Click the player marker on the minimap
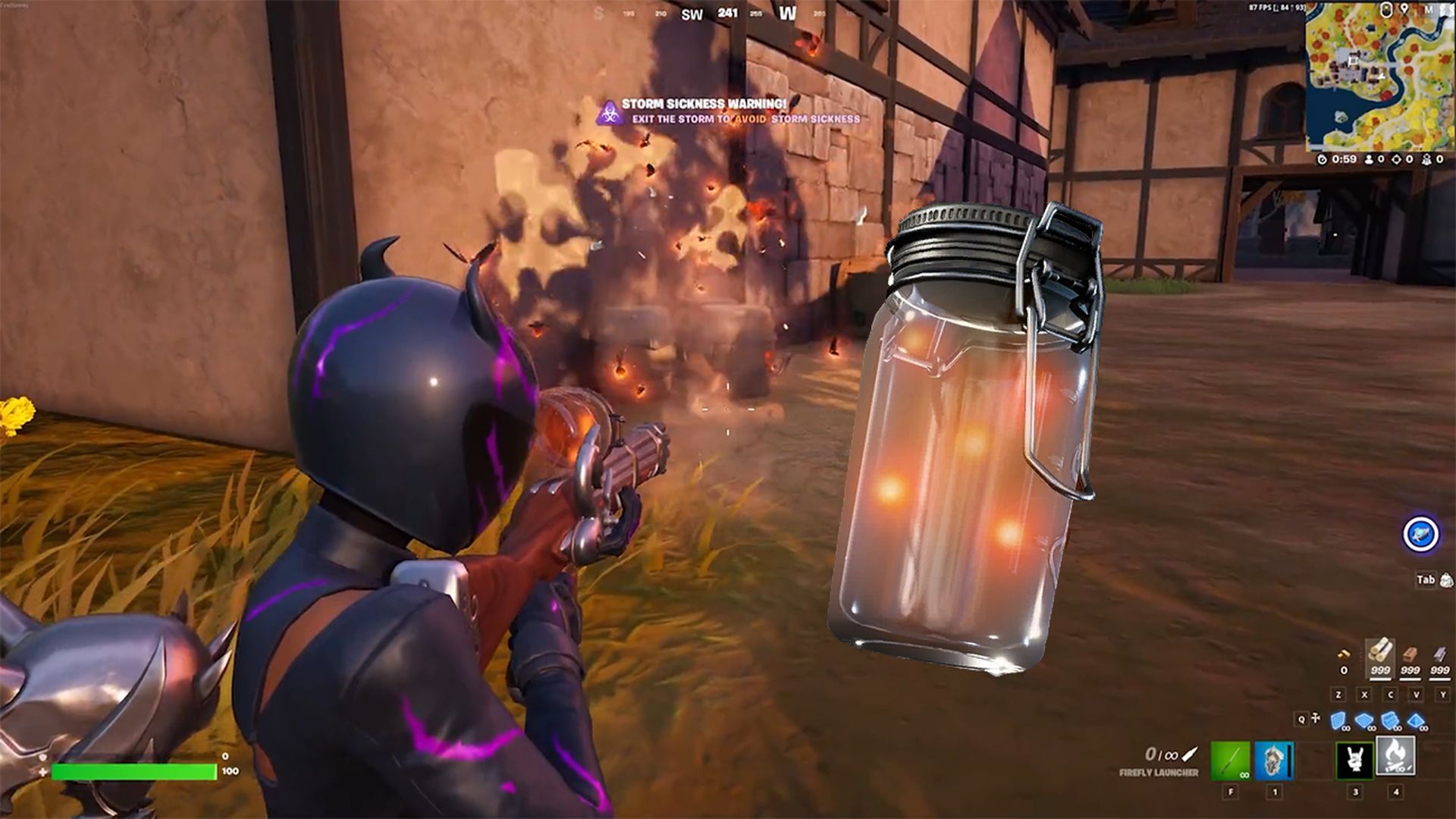The image size is (1456, 819). pyautogui.click(x=1380, y=76)
